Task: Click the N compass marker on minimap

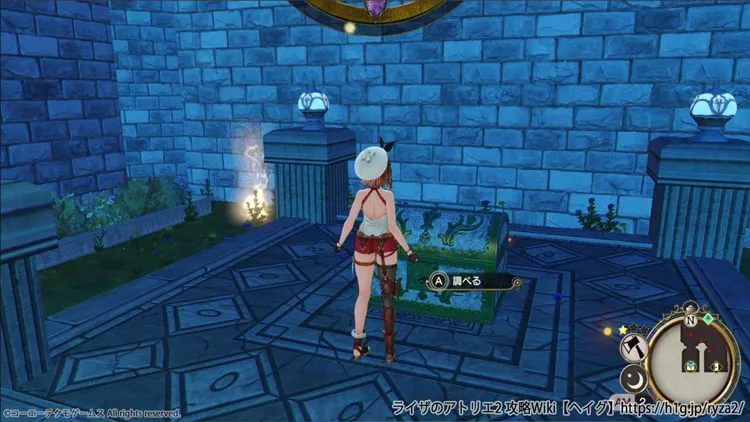Action: [x=688, y=320]
